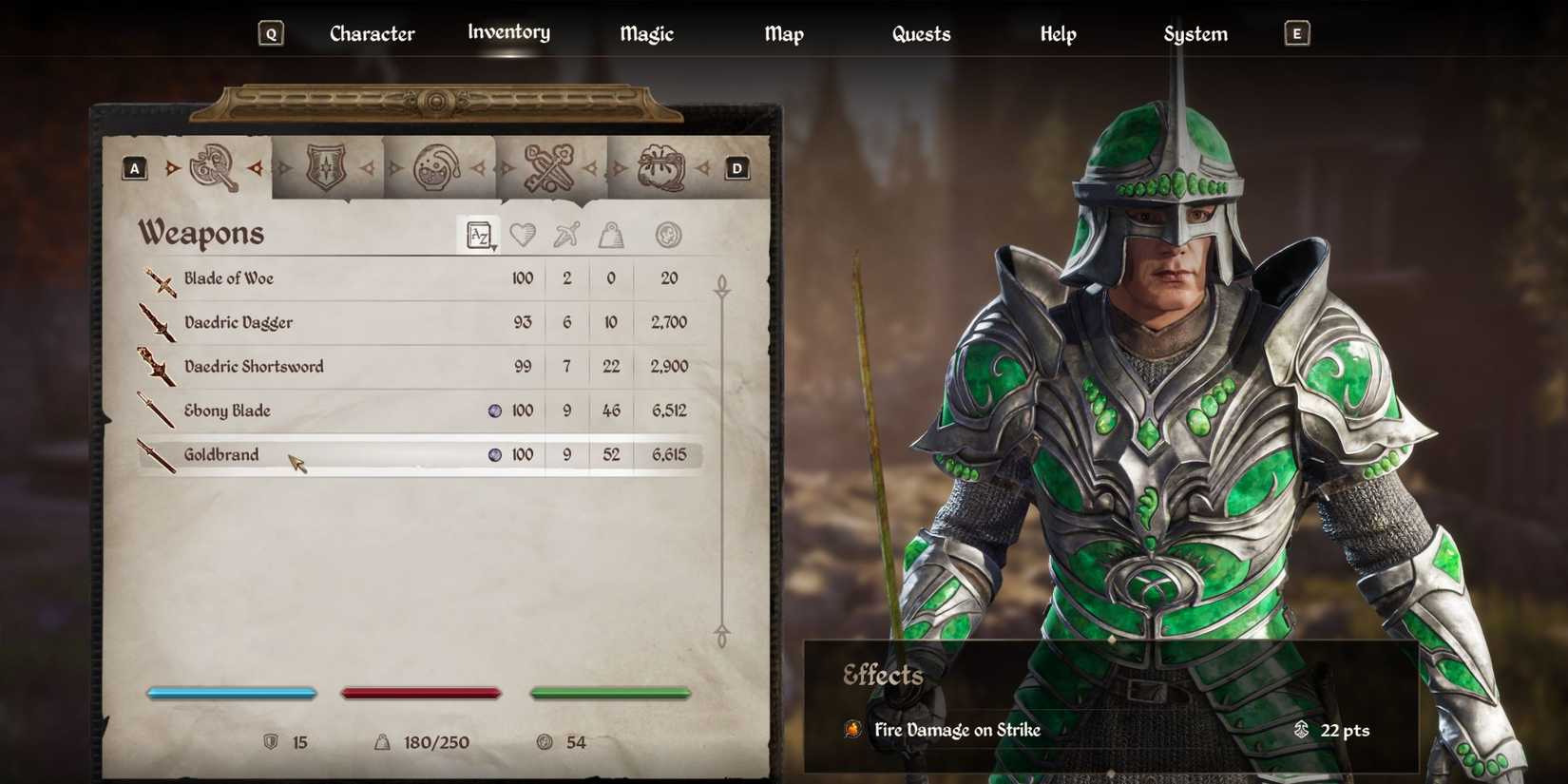Switch to the Quests menu
This screenshot has width=1568, height=784.
click(920, 33)
